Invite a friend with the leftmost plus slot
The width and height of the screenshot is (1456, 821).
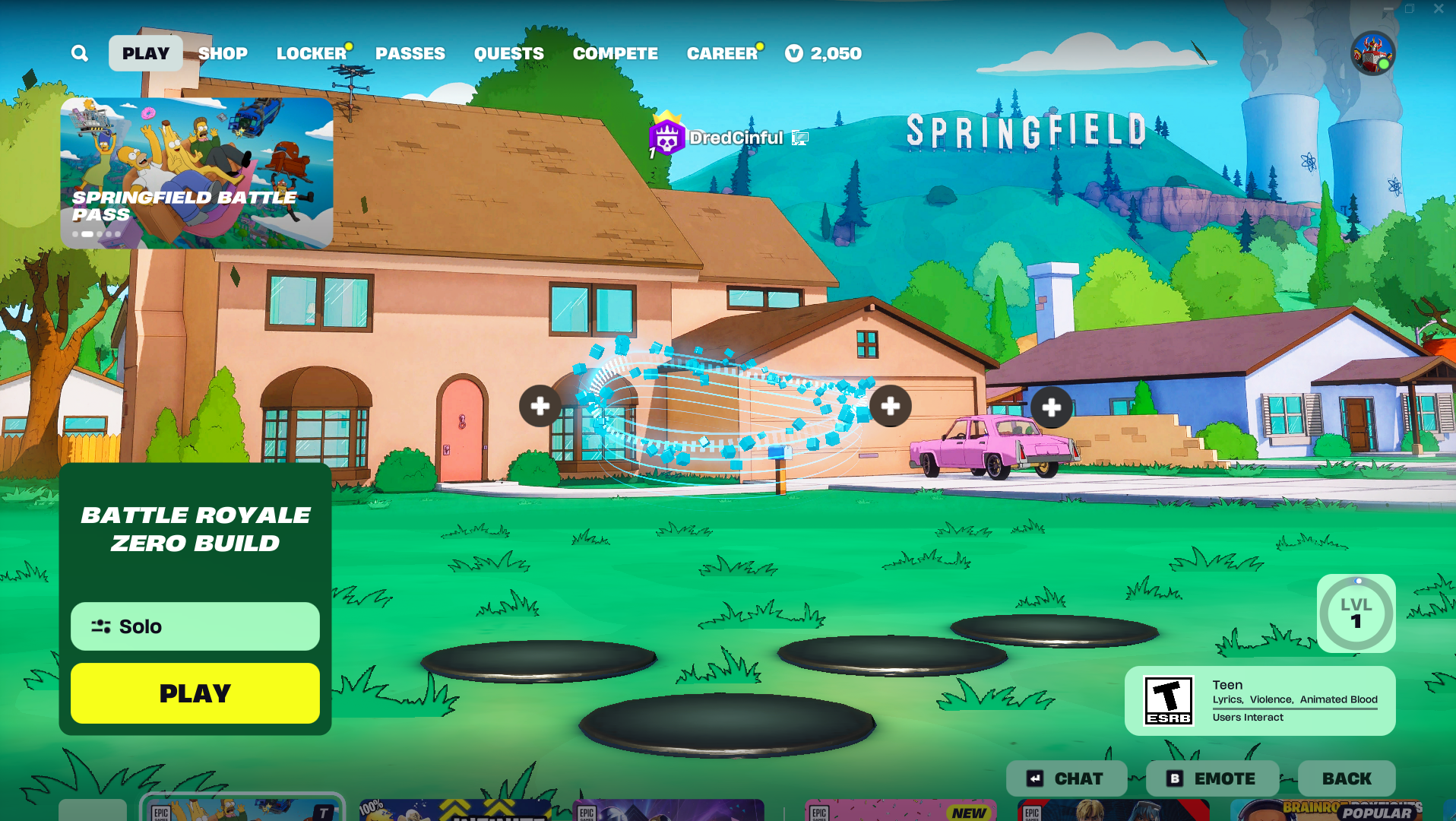540,406
